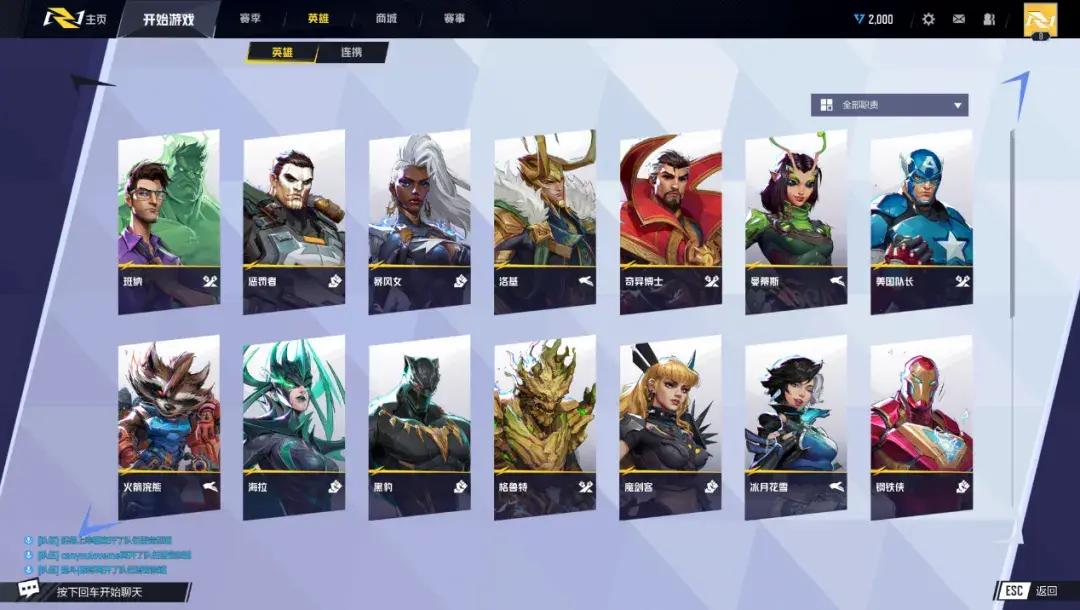Screen dimensions: 1080x610
Task: Click the 返回 (Back) button
Action: (1032, 590)
